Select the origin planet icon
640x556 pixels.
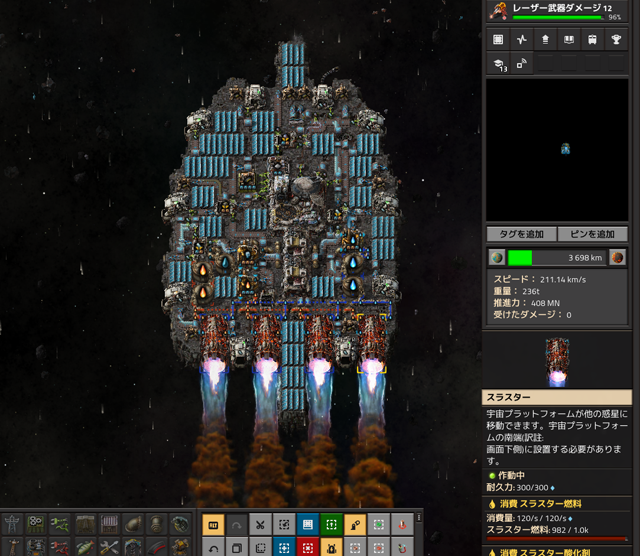497,257
